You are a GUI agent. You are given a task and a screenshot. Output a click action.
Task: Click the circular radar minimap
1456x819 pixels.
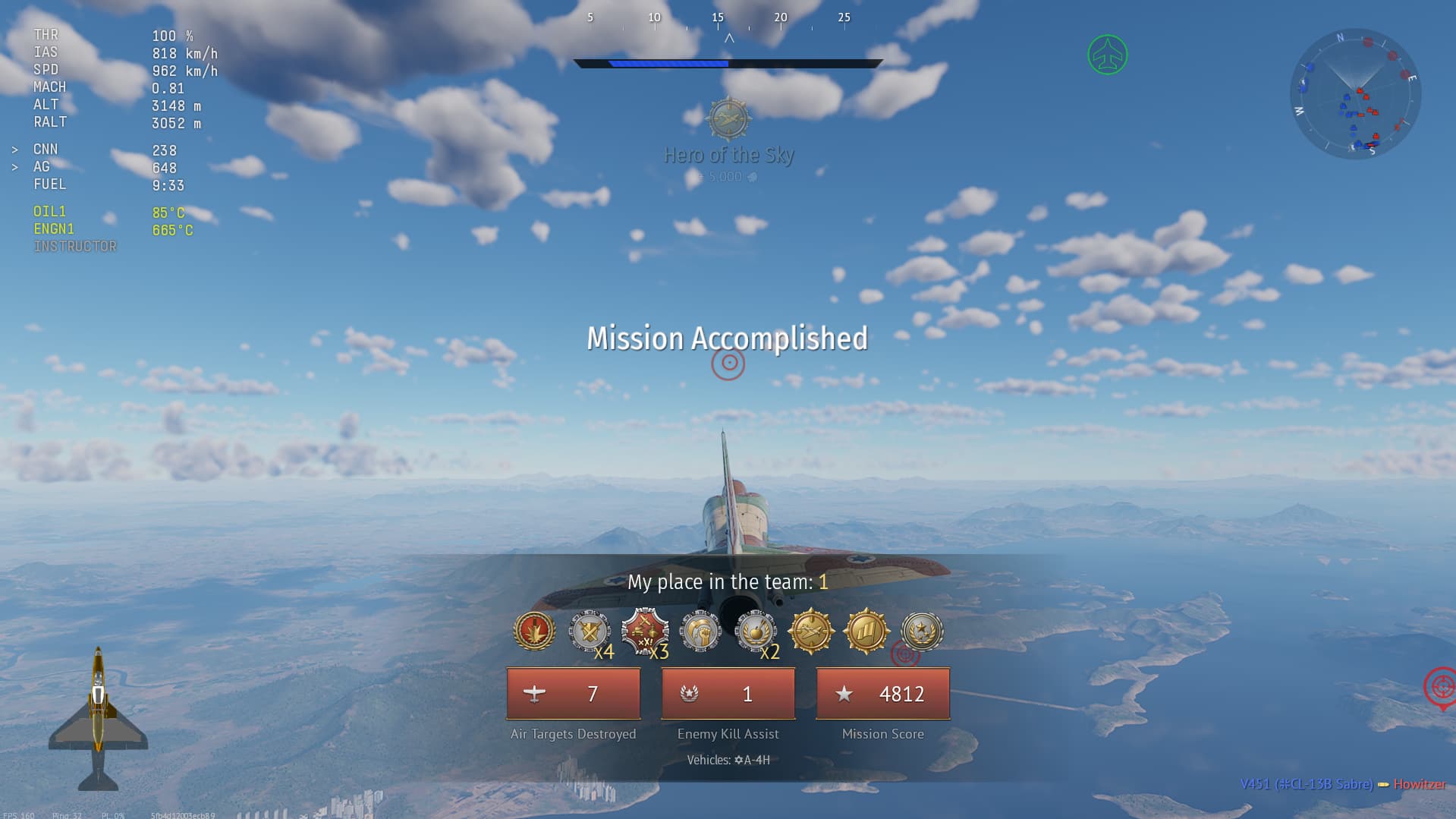[x=1355, y=94]
